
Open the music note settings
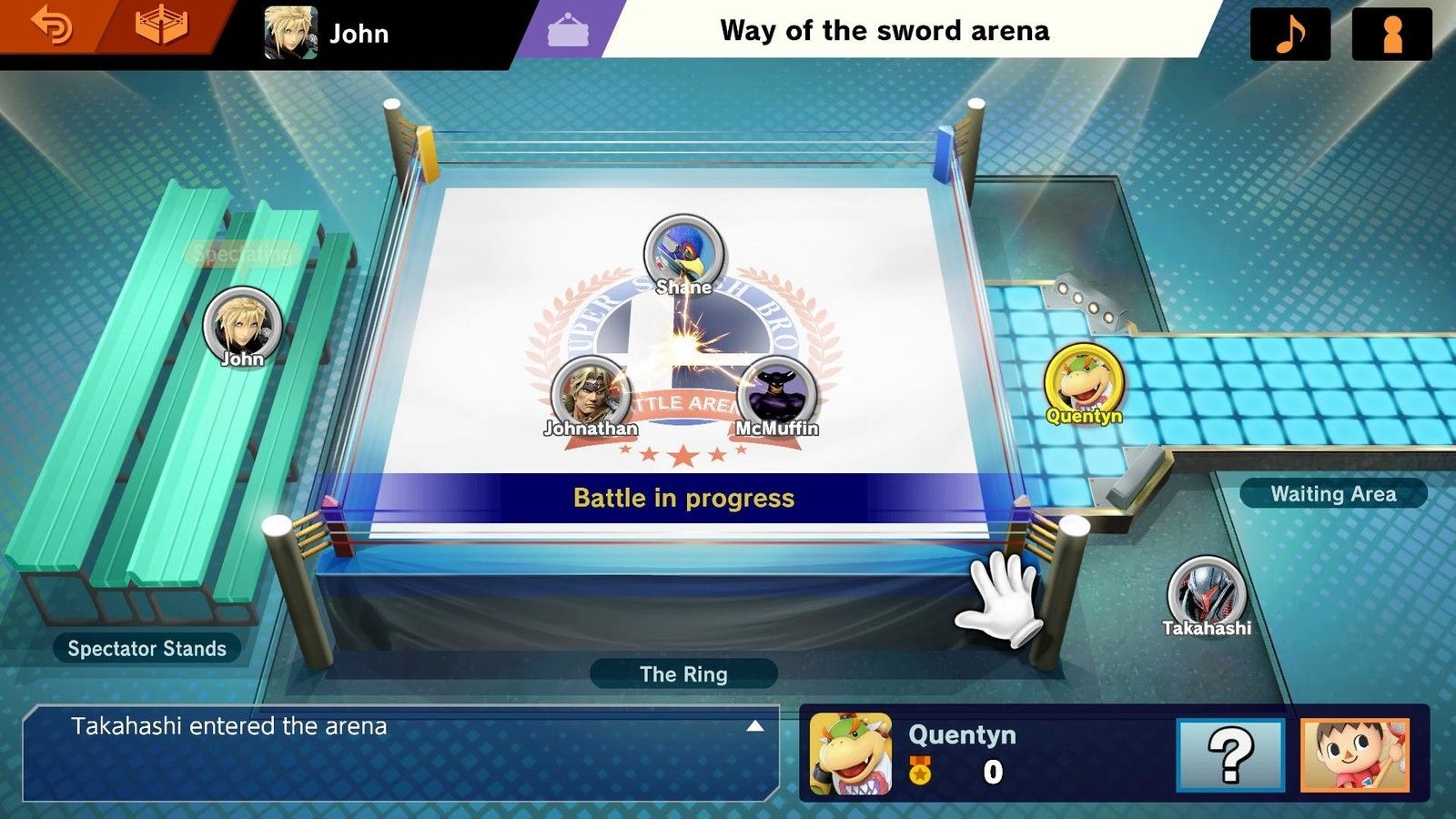(1290, 34)
